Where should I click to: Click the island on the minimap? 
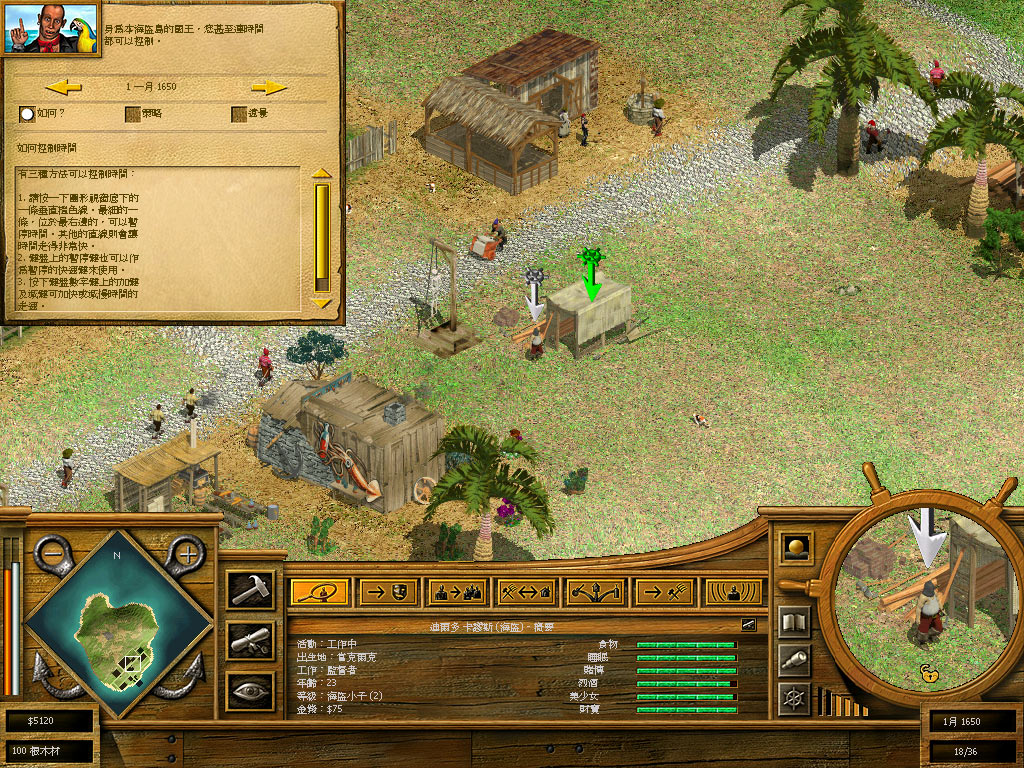point(118,630)
